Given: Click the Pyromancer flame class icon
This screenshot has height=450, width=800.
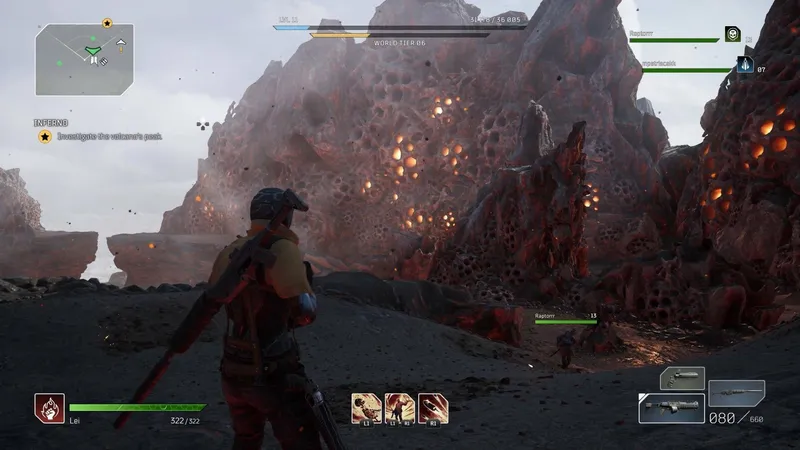Looking at the screenshot, I should [49, 407].
